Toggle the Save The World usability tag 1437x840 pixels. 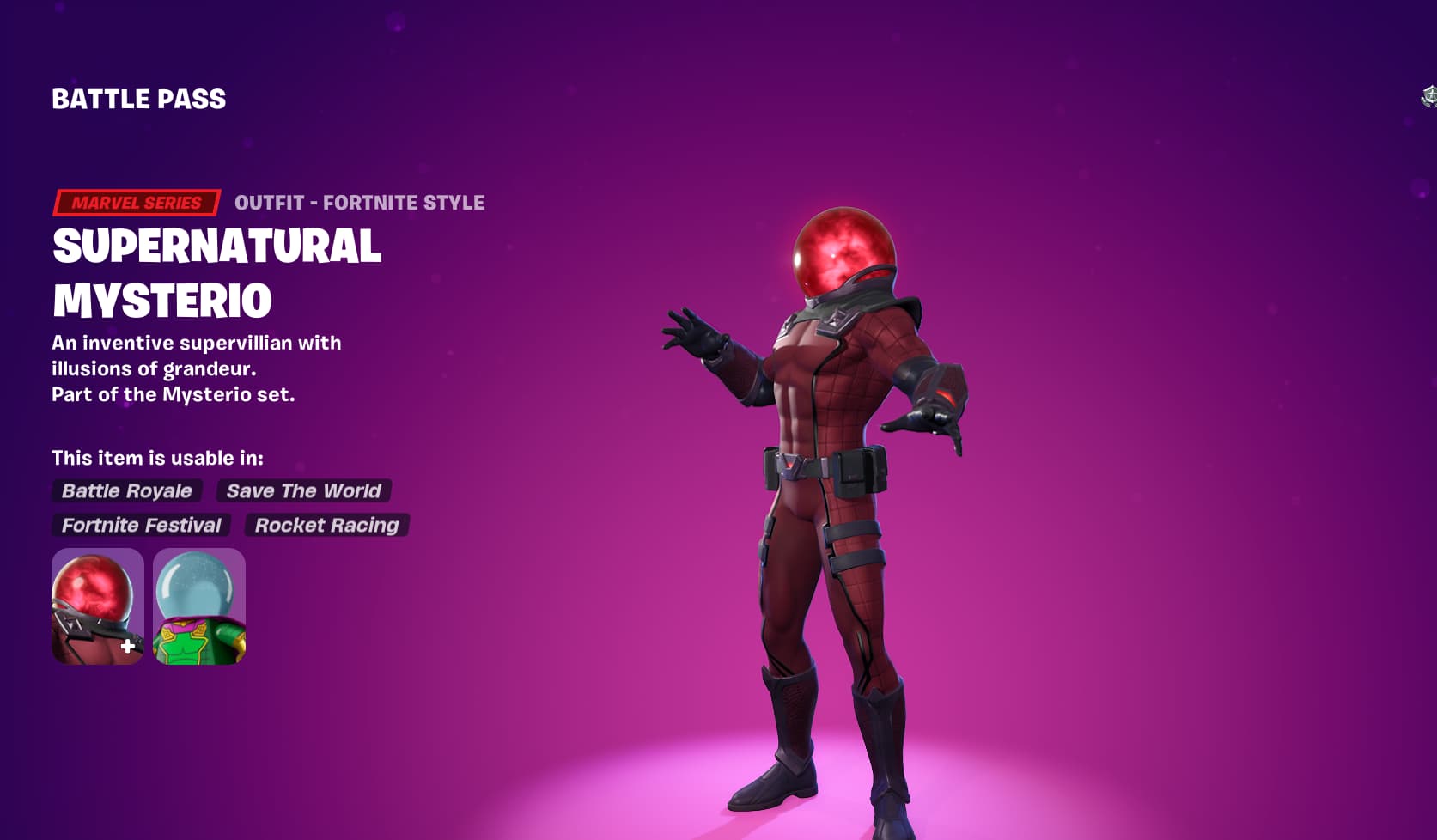click(x=303, y=490)
